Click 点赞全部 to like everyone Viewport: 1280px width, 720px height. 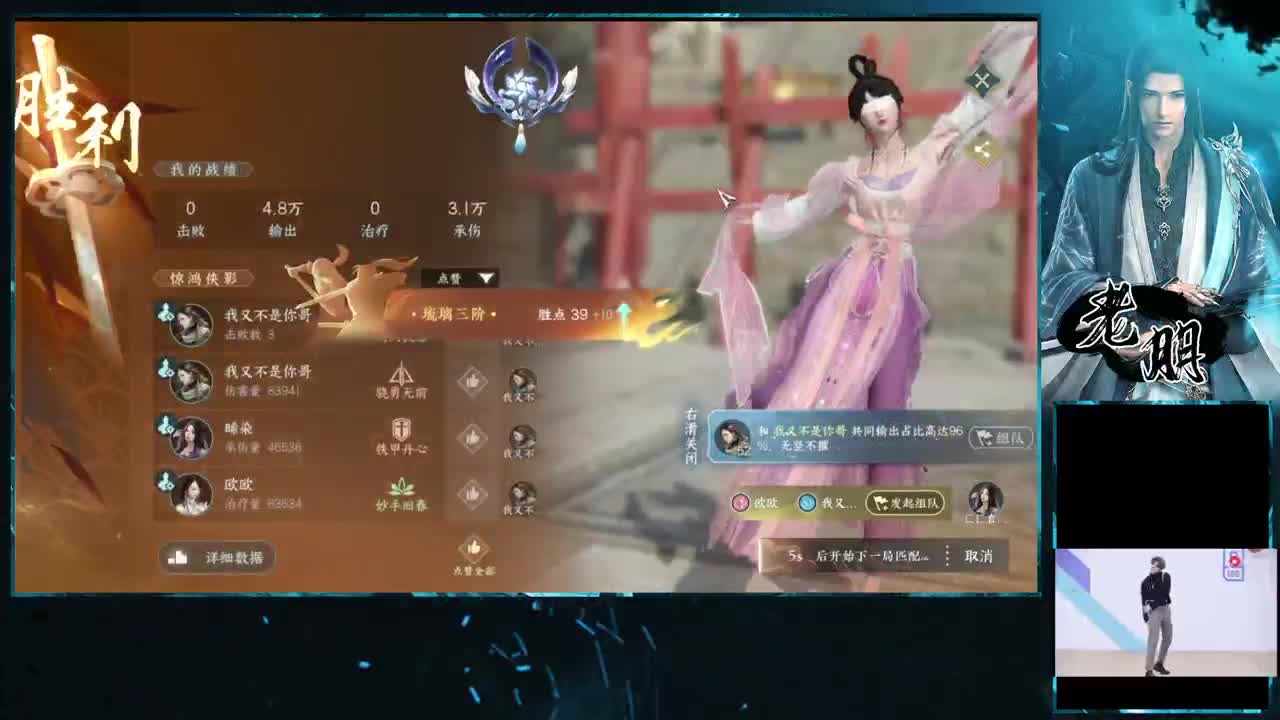click(473, 552)
